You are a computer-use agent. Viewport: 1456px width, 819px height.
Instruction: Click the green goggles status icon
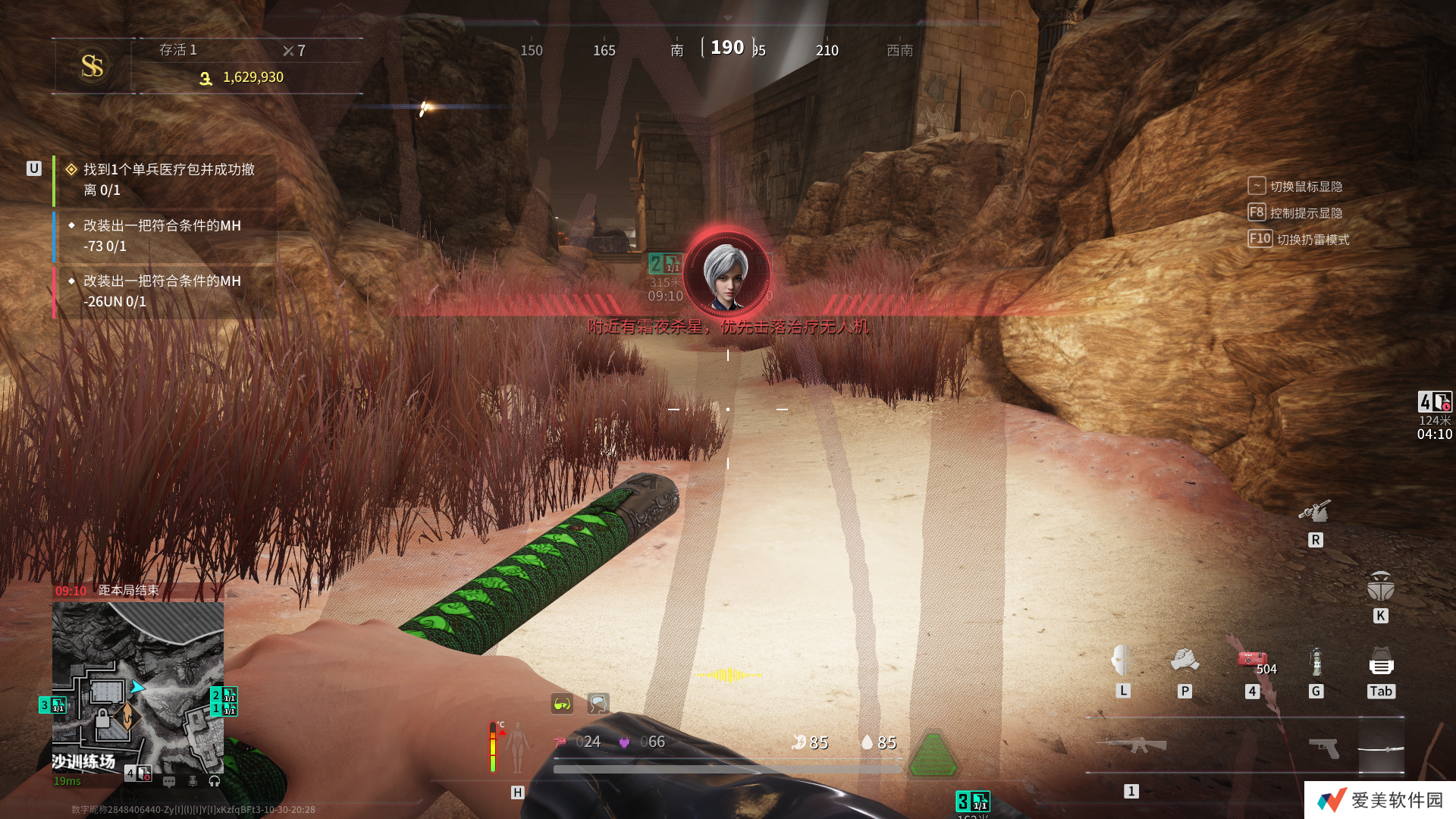(x=562, y=704)
